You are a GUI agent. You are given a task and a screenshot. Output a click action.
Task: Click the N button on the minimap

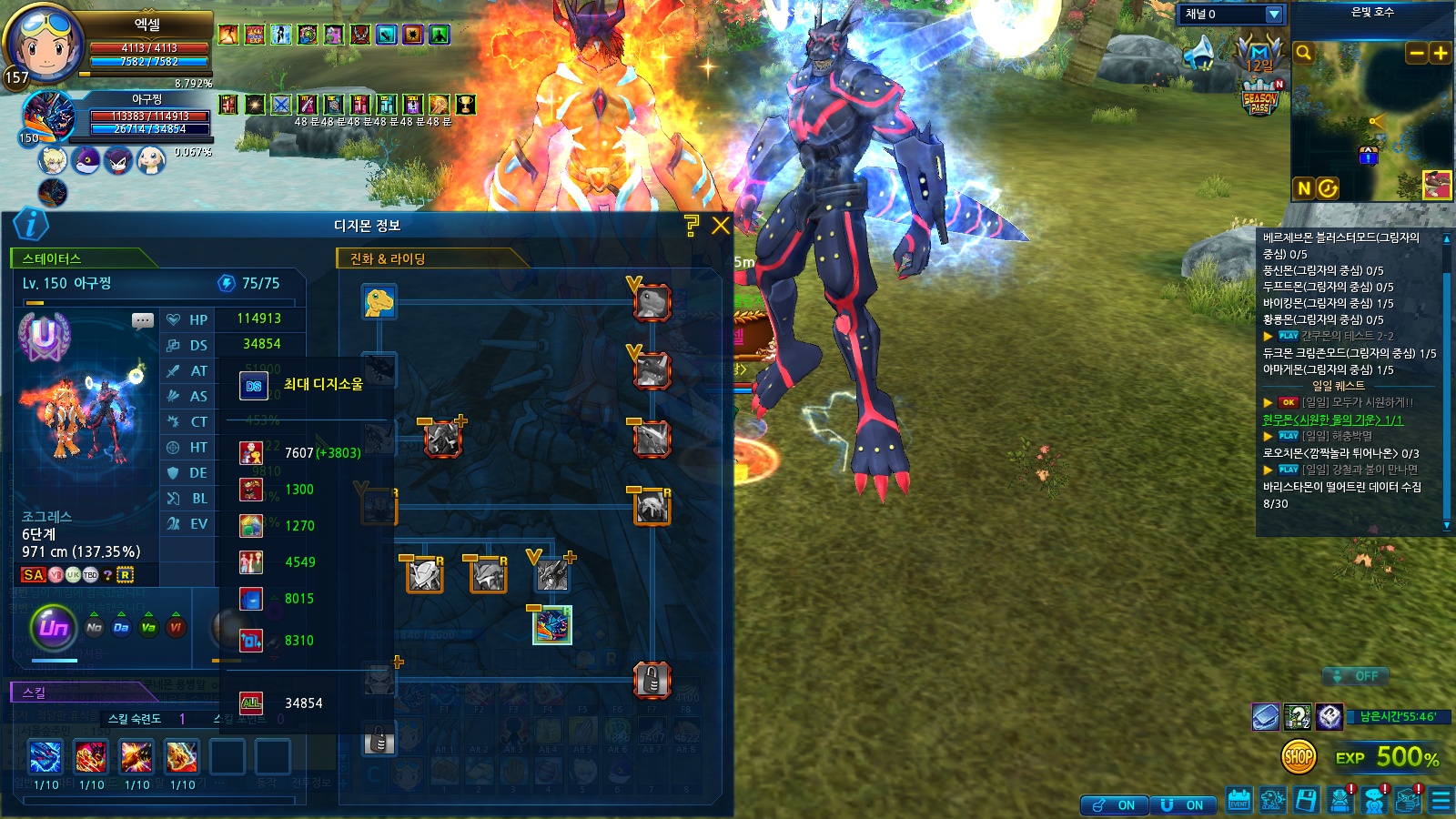[x=1304, y=188]
